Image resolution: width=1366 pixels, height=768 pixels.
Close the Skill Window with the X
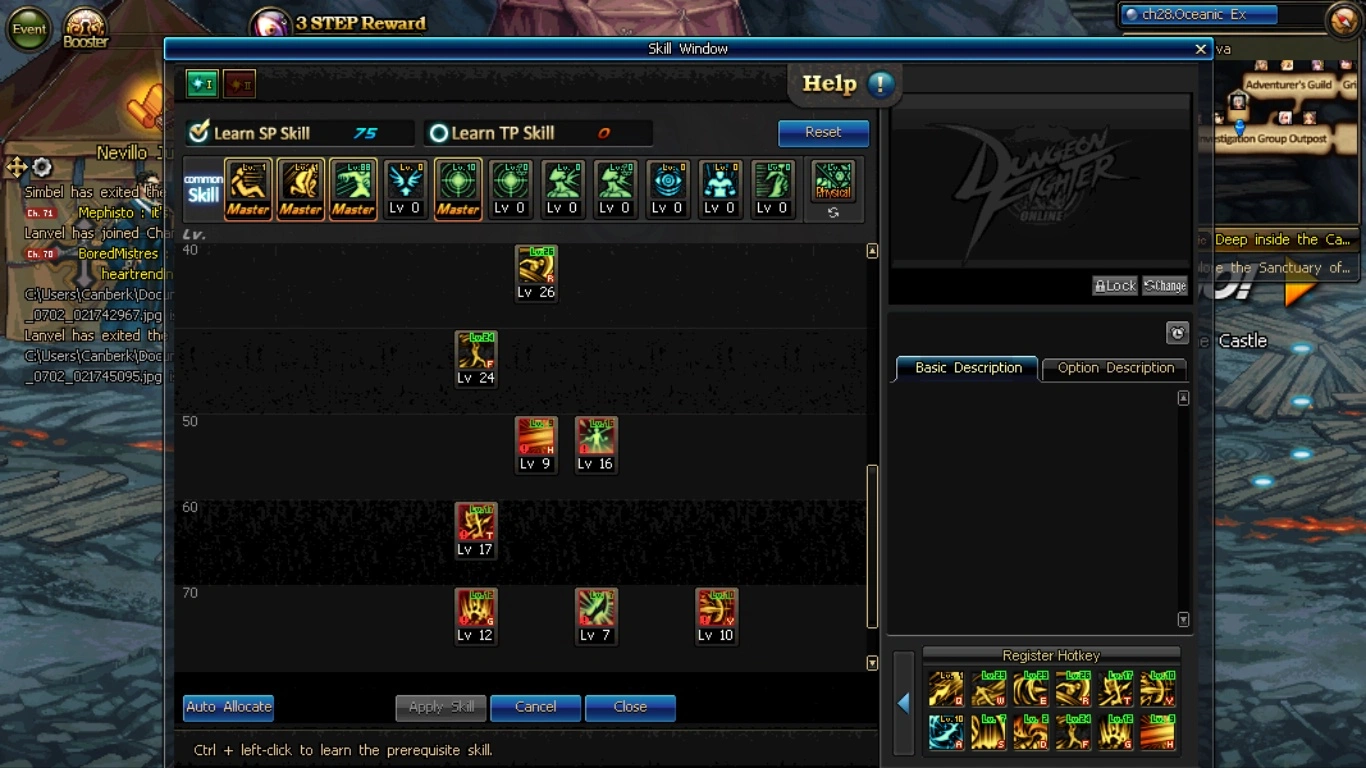coord(1200,49)
